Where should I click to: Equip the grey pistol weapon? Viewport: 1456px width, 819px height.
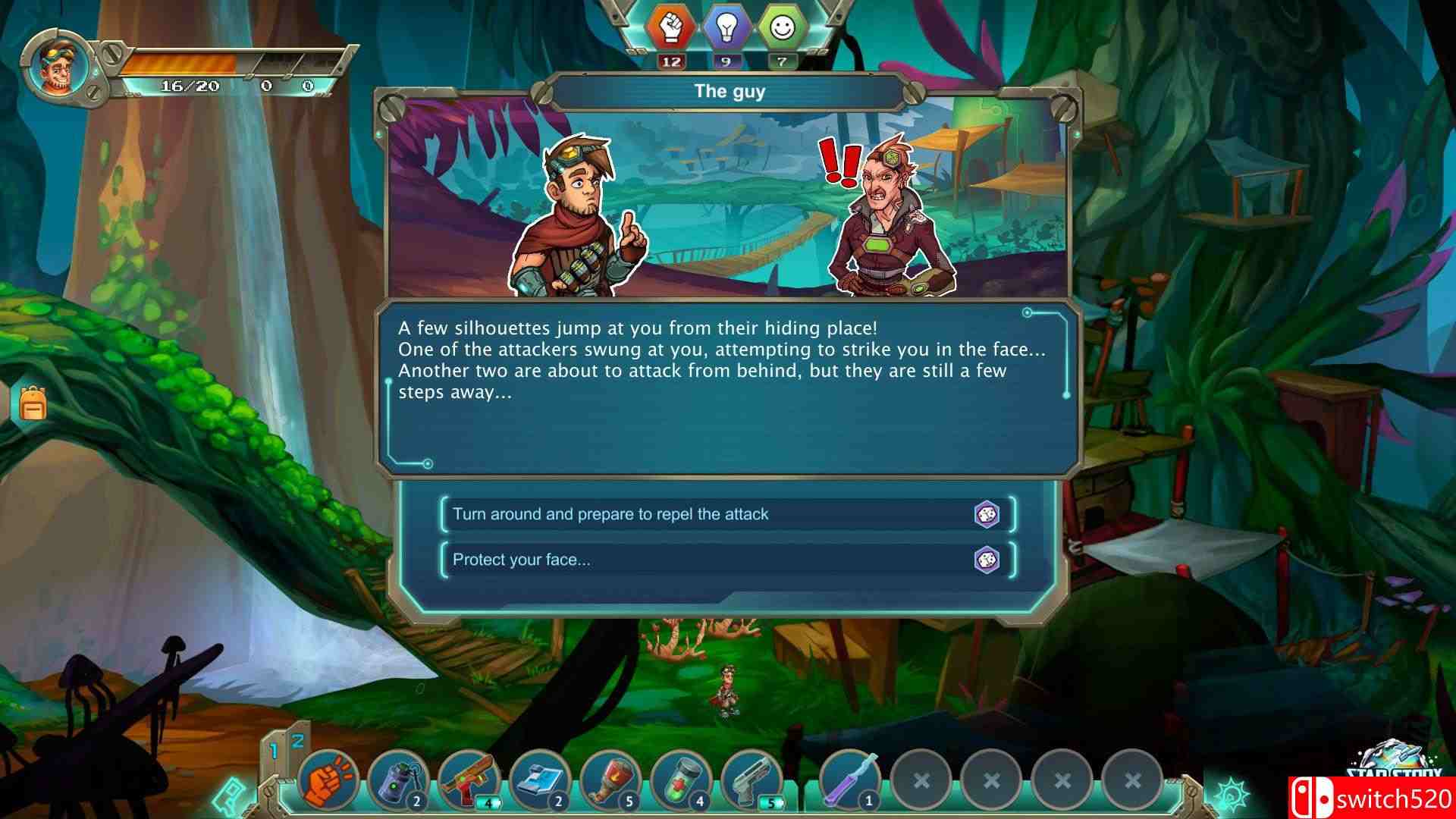tap(750, 780)
